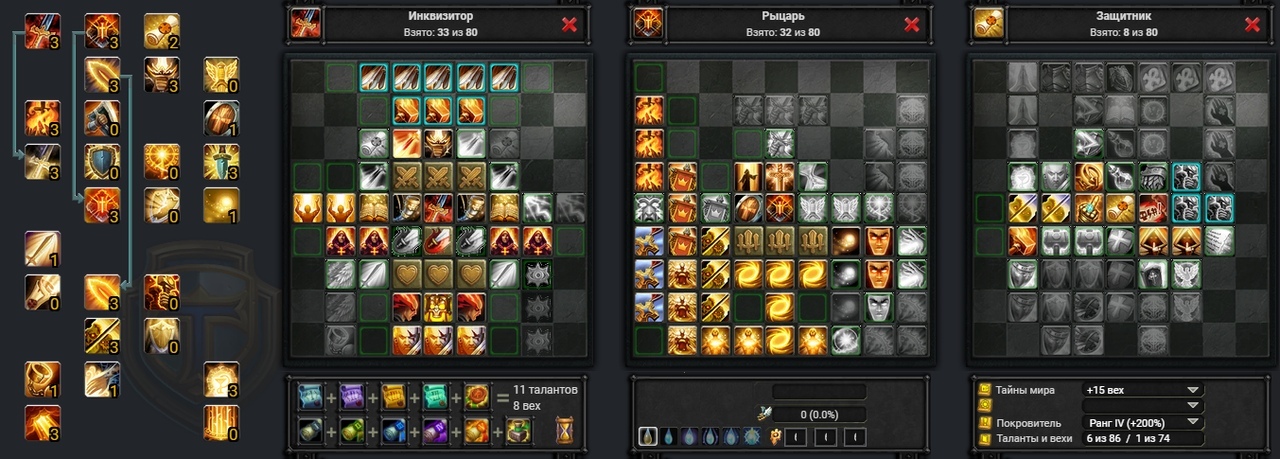Click the green chest icon ending the bottom scroll row
Screen dimensions: 1280x459
click(x=518, y=431)
